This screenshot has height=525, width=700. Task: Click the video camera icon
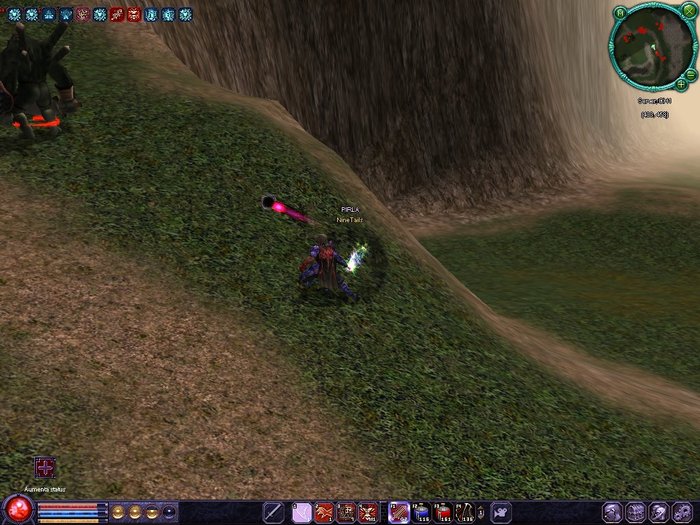(500, 512)
